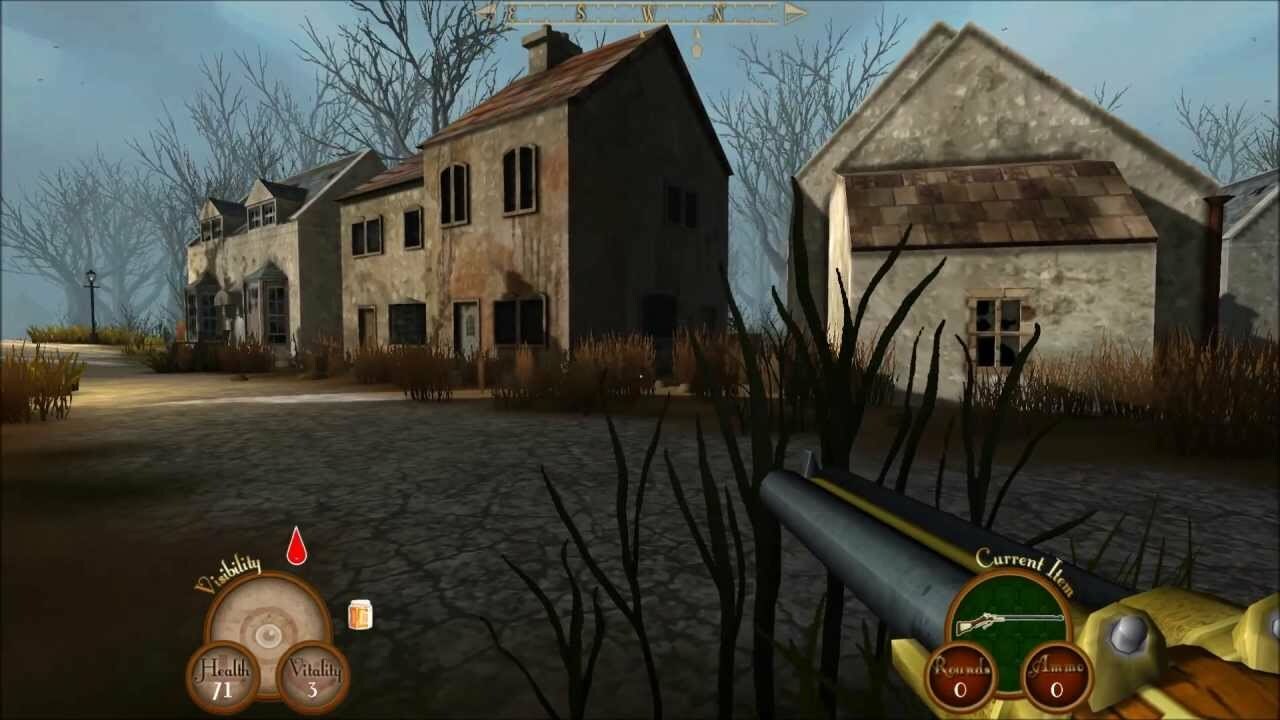
Task: Click the E marker at the compass left end
Action: click(x=512, y=13)
